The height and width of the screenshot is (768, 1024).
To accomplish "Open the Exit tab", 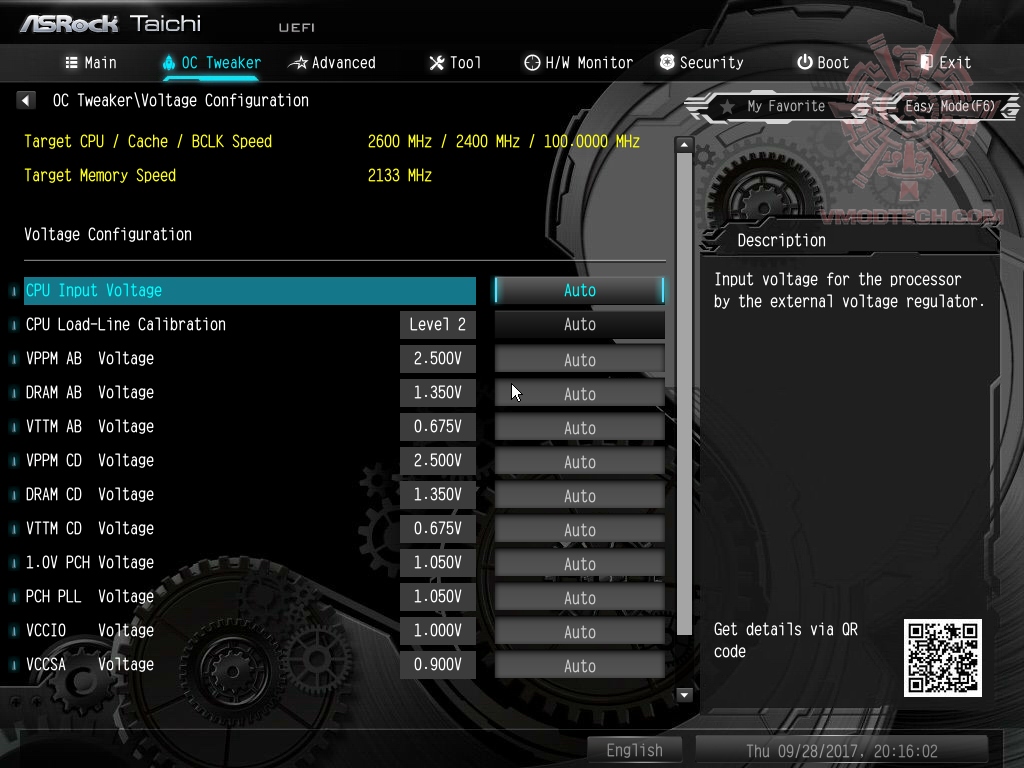I will pos(945,63).
